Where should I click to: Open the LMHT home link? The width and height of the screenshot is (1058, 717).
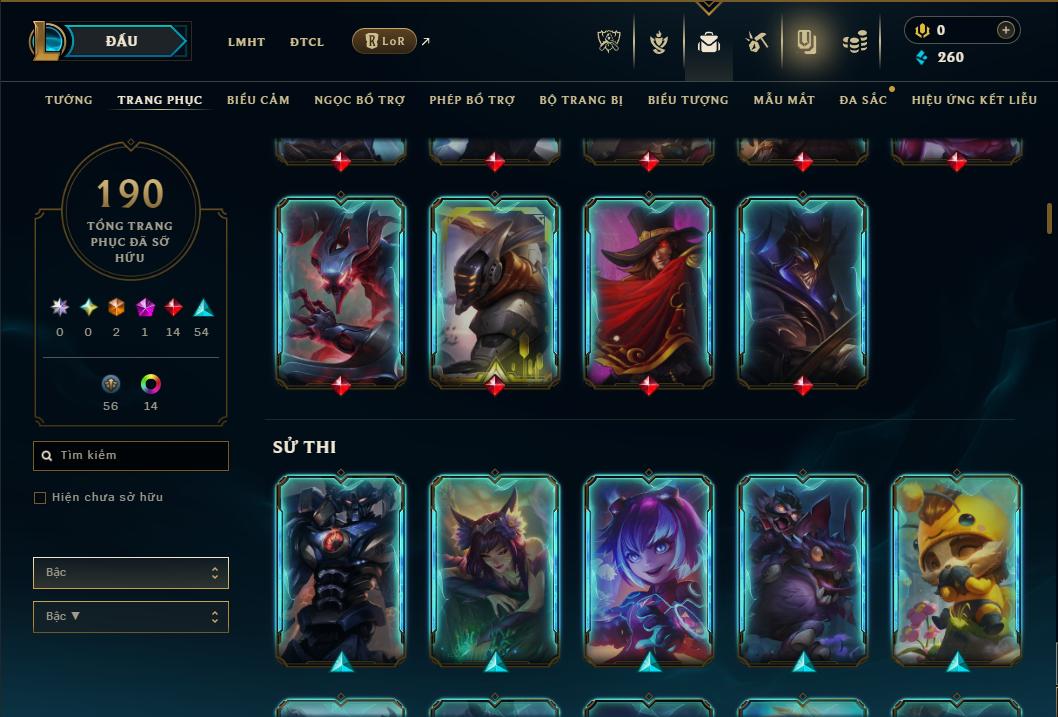tap(246, 42)
